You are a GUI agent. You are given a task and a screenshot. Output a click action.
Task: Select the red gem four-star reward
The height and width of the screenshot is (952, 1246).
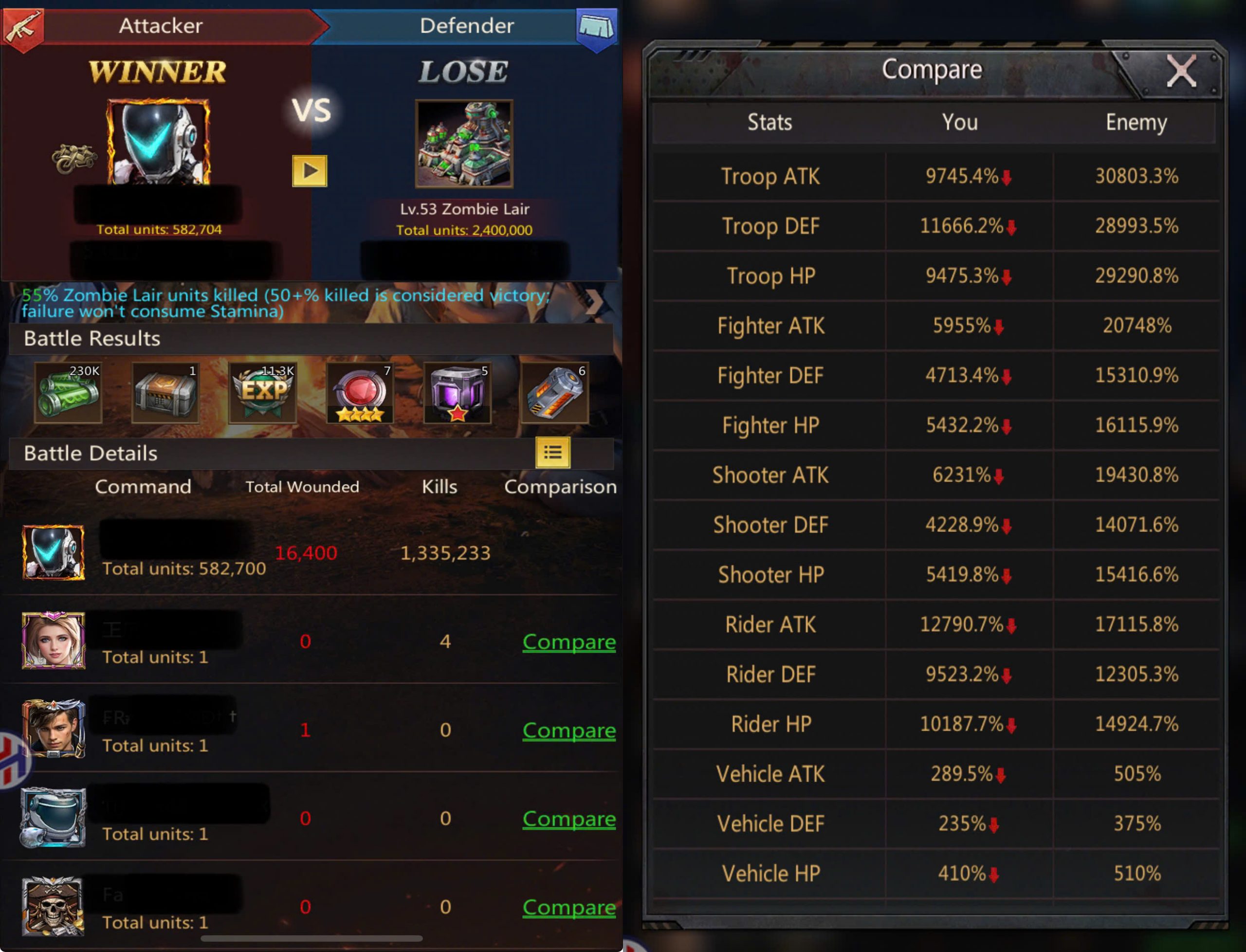(360, 393)
